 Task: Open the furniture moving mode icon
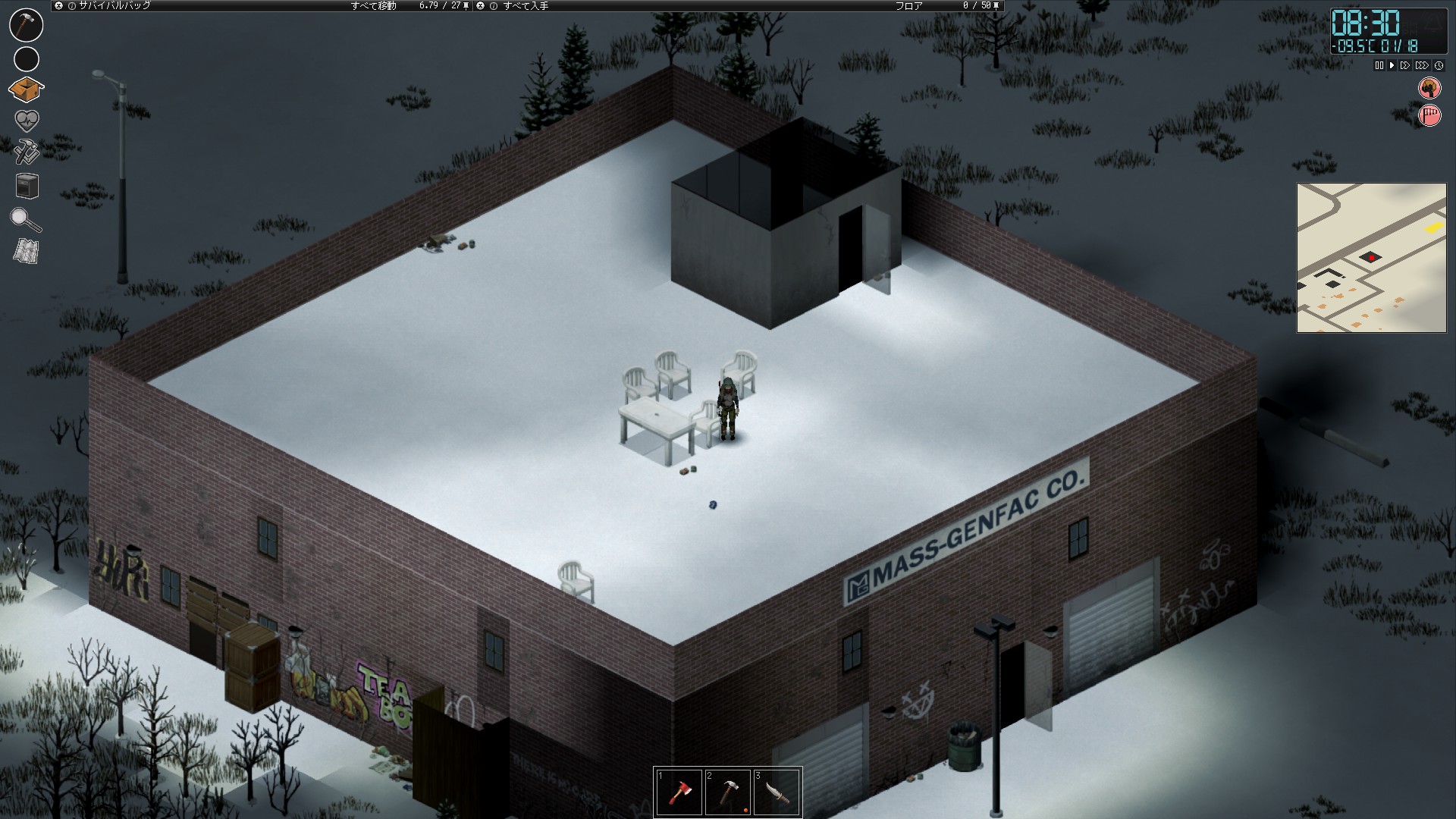pos(27,186)
